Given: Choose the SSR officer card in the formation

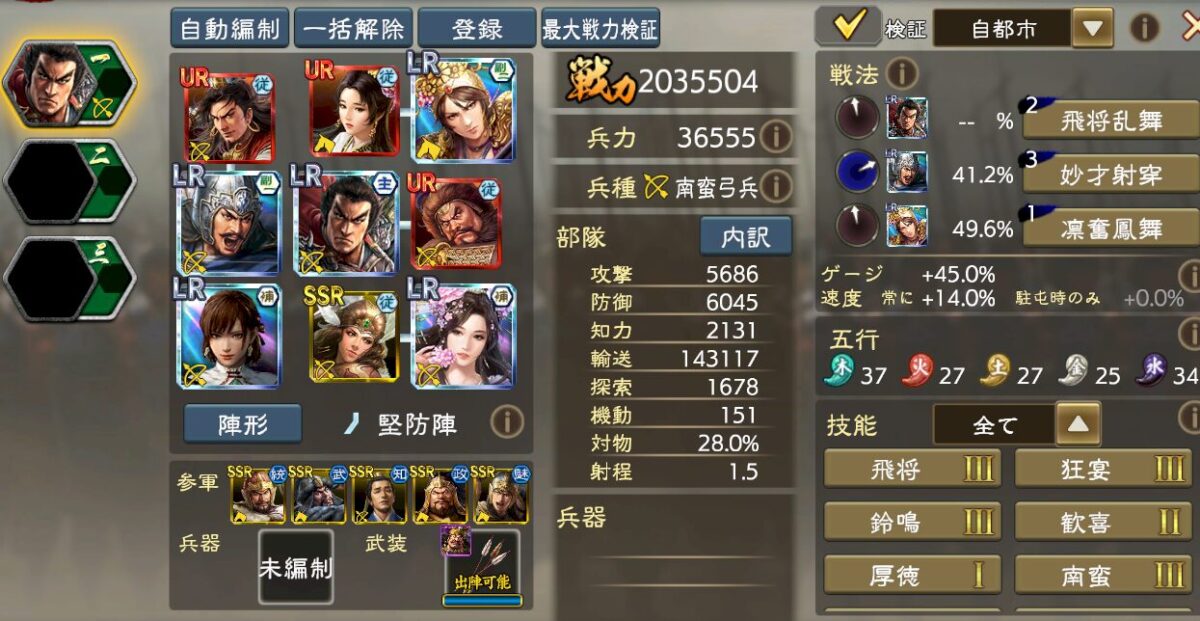Looking at the screenshot, I should pyautogui.click(x=353, y=333).
